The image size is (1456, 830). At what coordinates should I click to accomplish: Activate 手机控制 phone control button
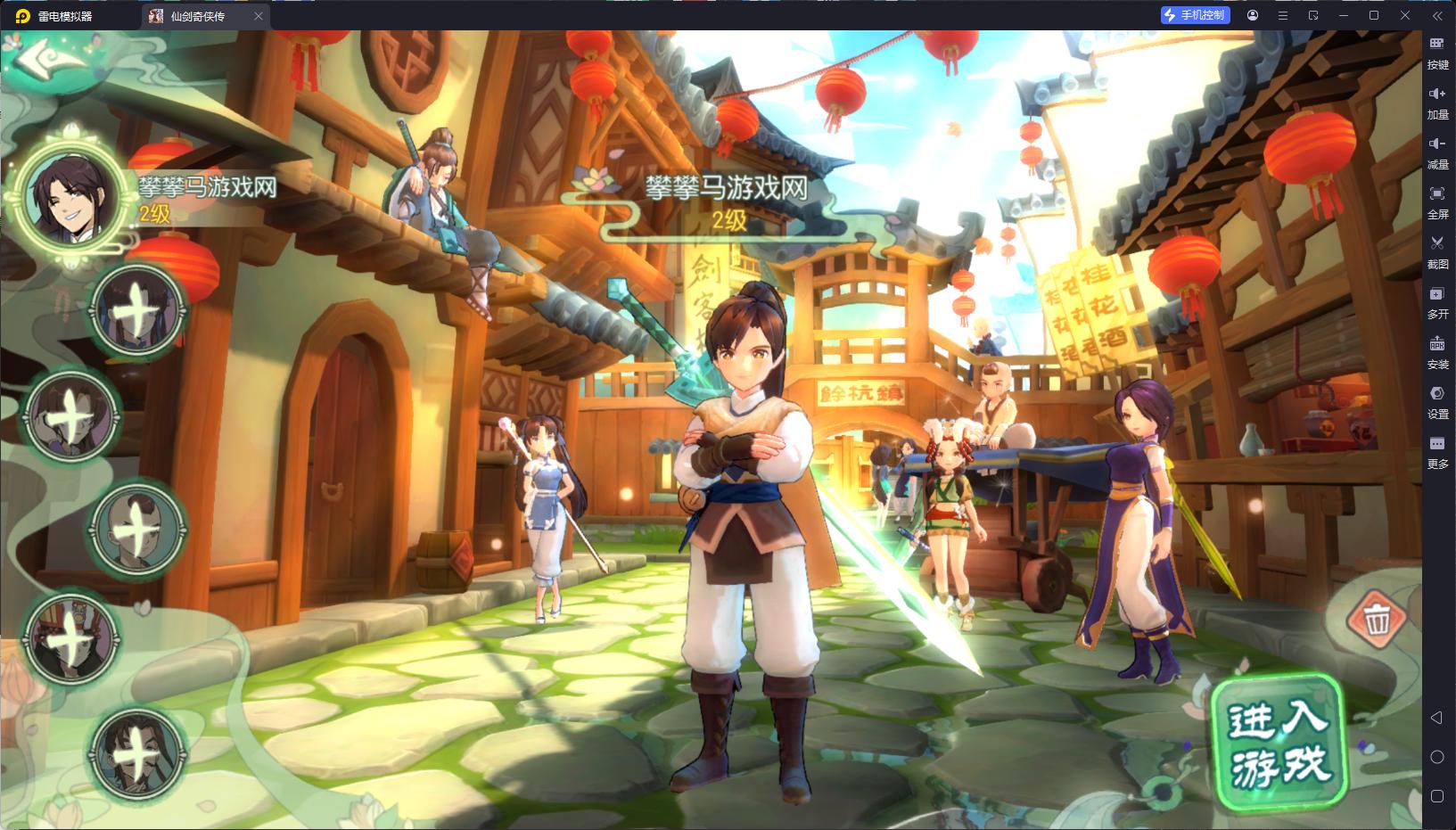click(1195, 15)
